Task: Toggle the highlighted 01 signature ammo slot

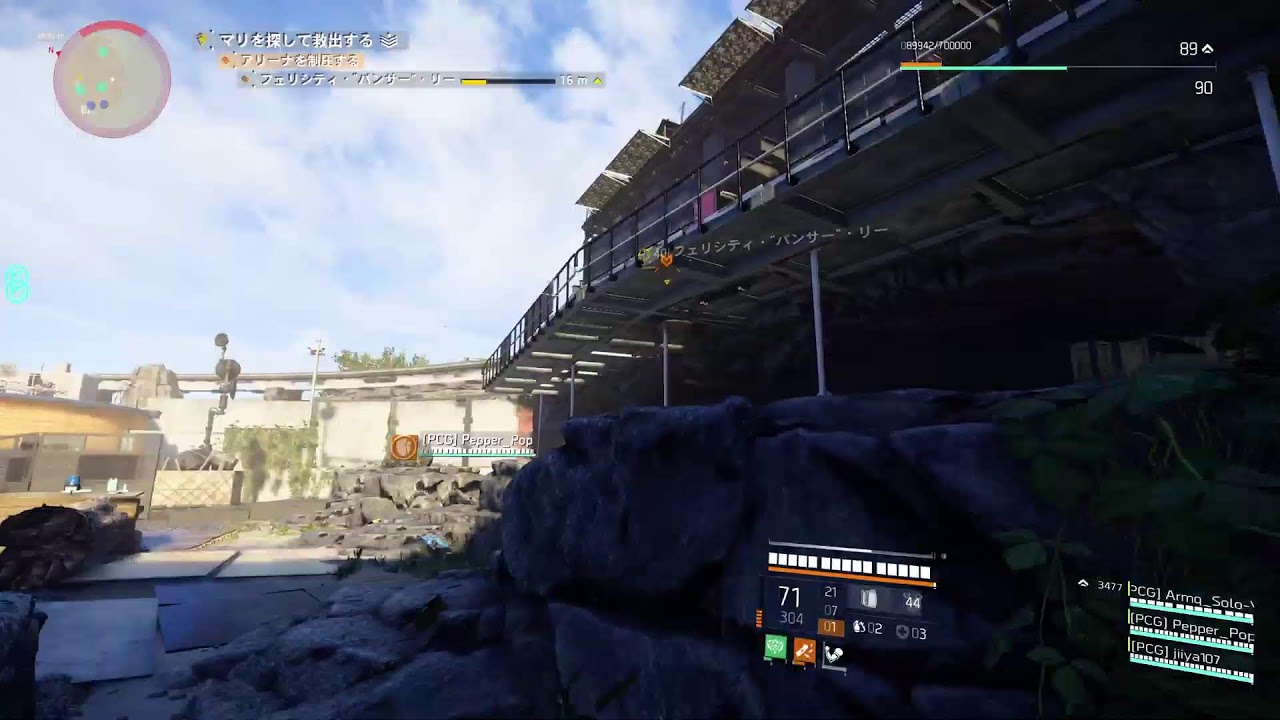Action: click(831, 626)
